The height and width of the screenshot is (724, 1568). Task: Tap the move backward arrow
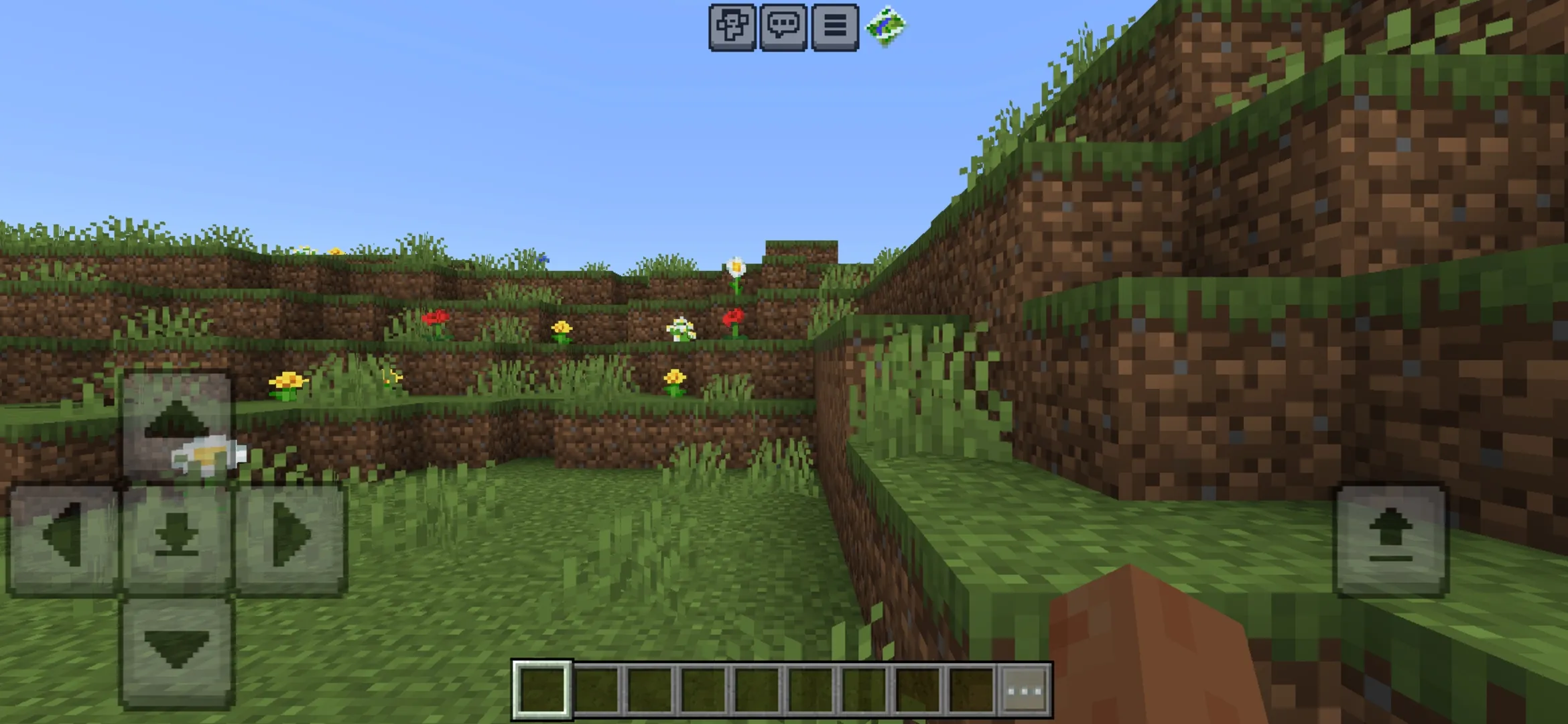pyautogui.click(x=176, y=652)
